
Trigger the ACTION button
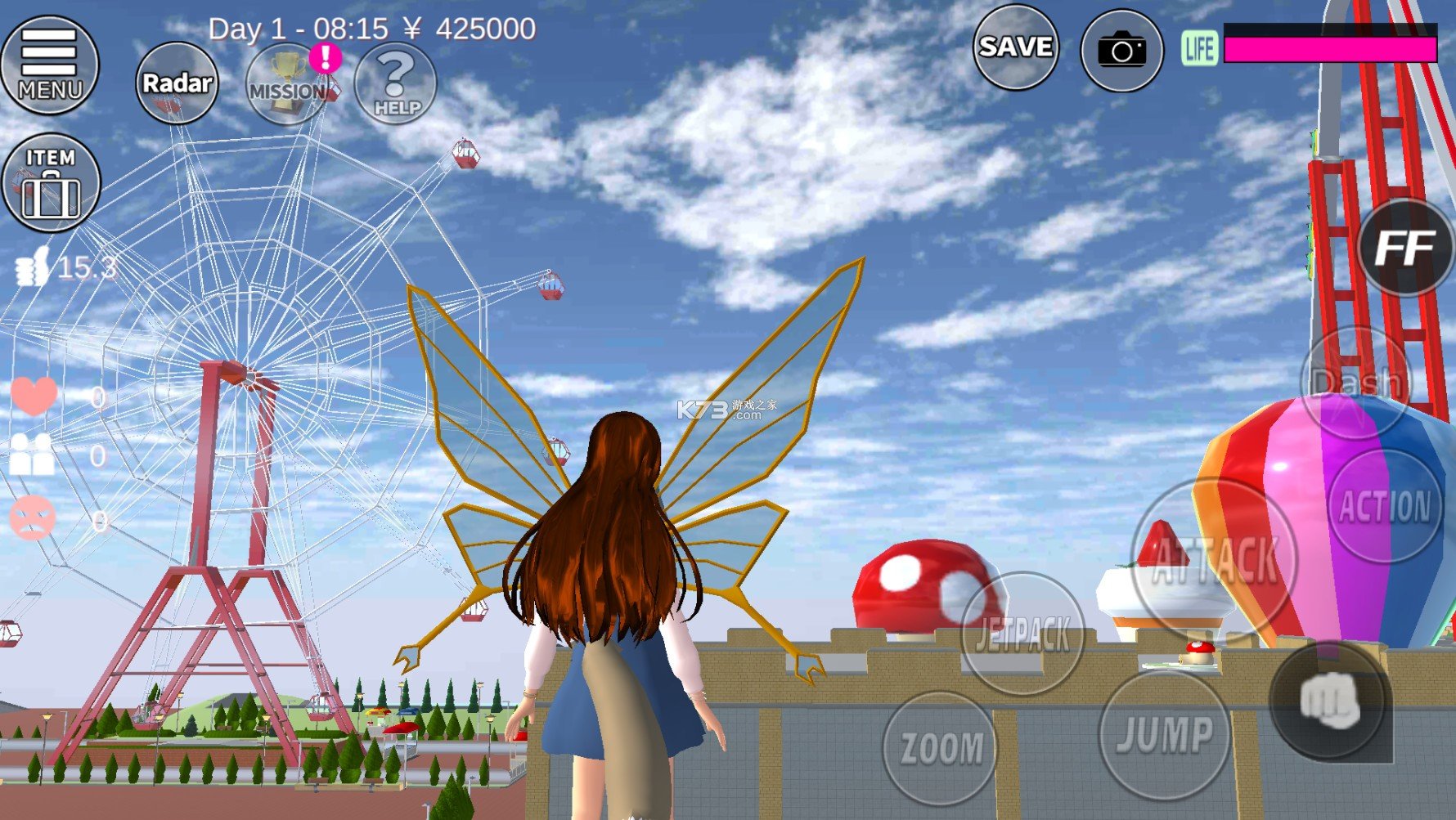tap(1384, 505)
